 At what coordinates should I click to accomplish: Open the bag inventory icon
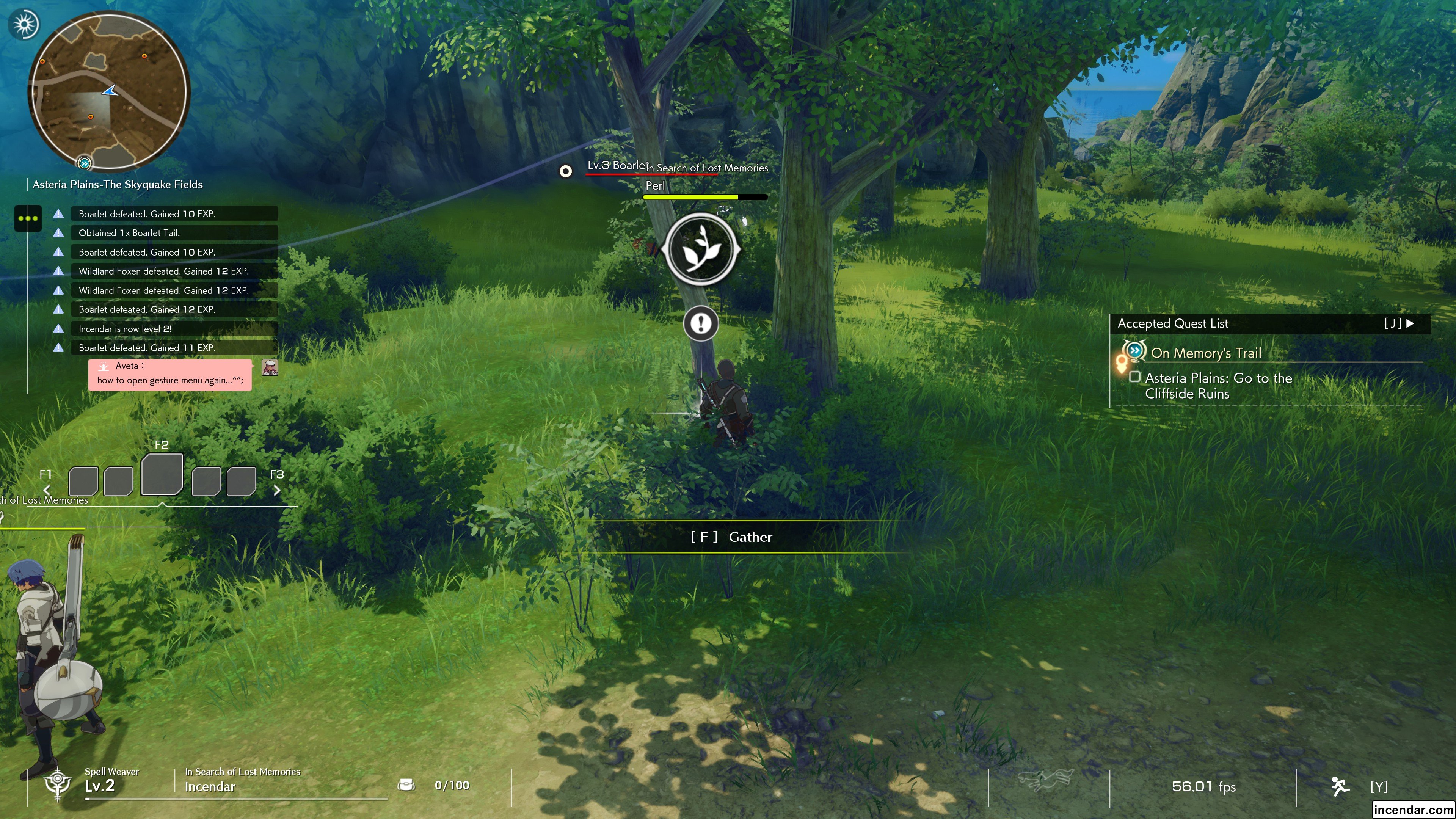406,784
